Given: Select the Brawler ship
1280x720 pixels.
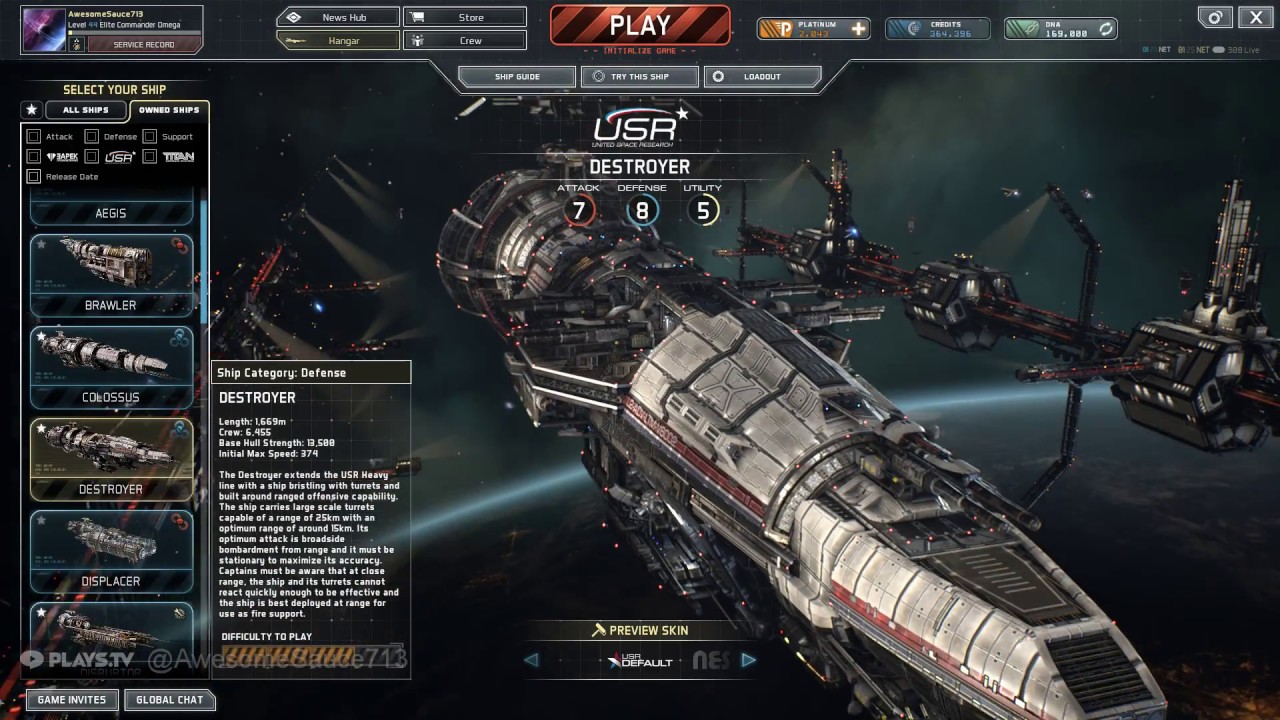Looking at the screenshot, I should pos(111,275).
